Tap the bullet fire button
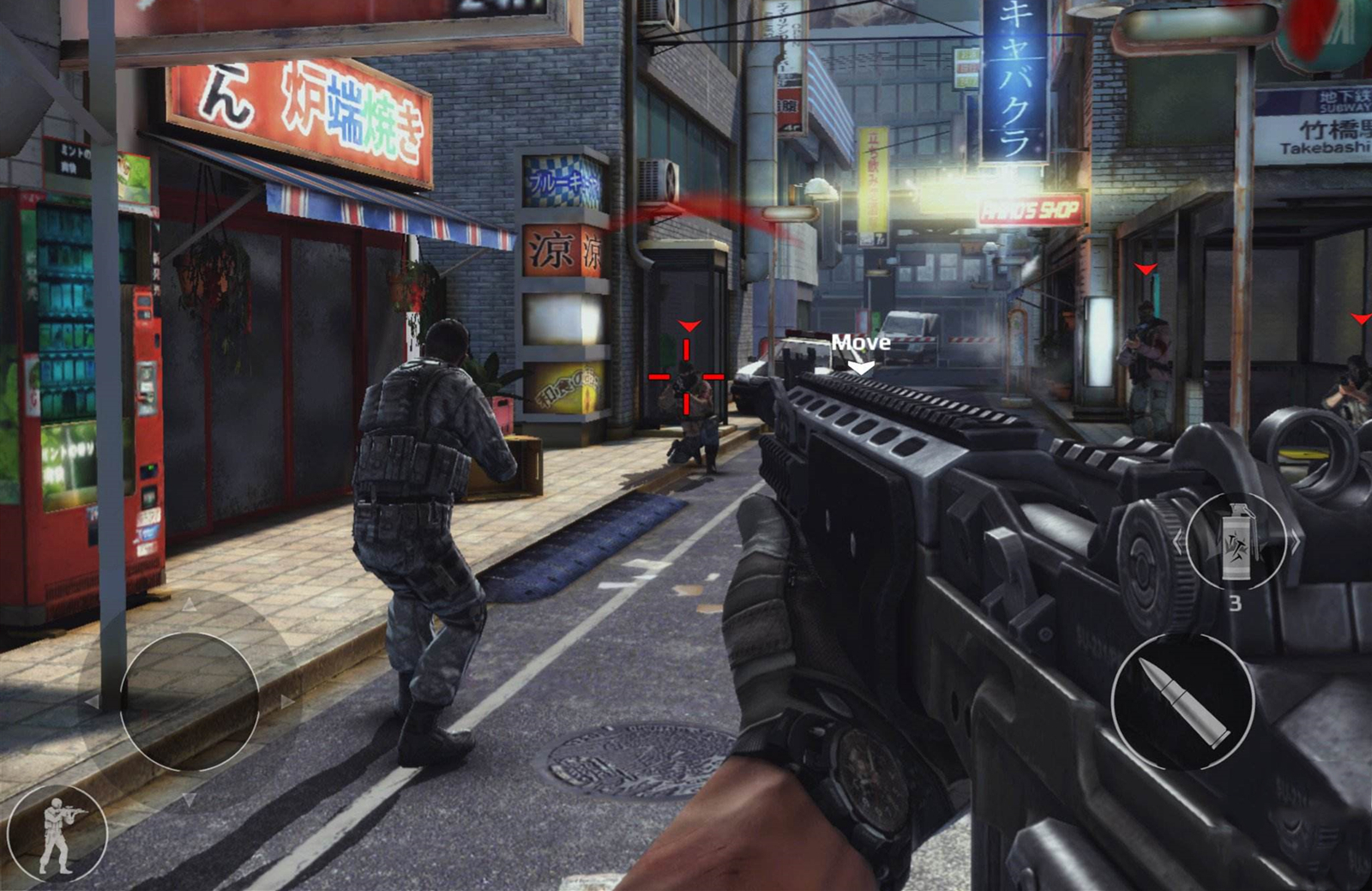The height and width of the screenshot is (891, 1372). point(1182,701)
